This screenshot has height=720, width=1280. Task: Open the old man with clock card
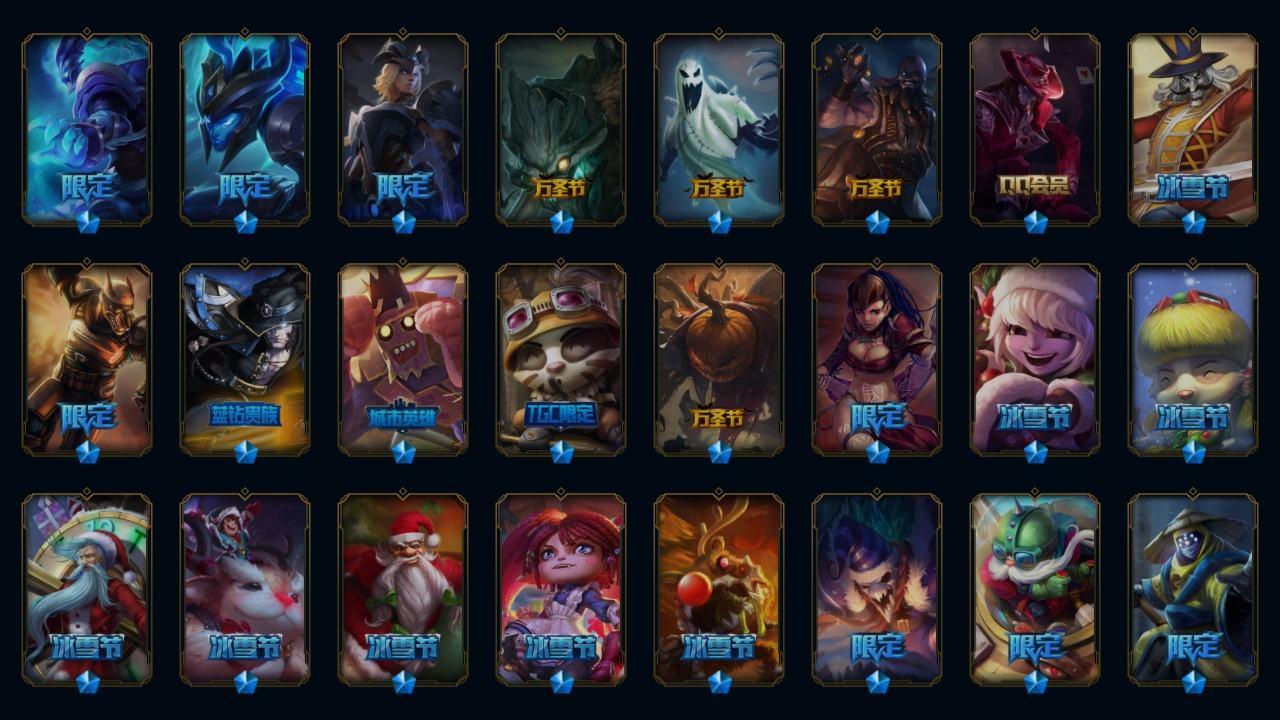click(87, 588)
